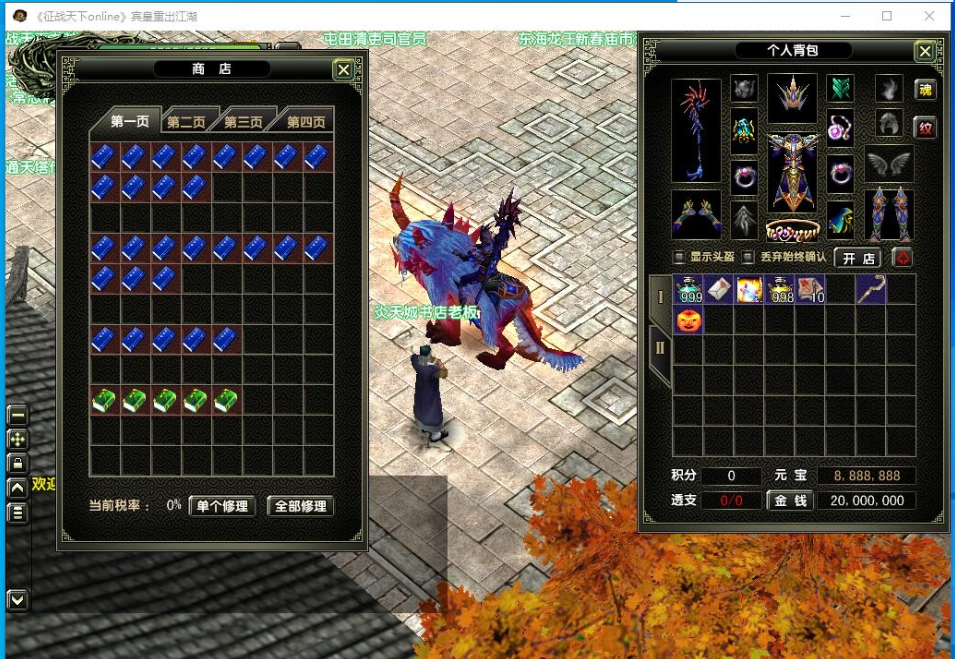Image resolution: width=955 pixels, height=659 pixels.
Task: Click the padlock icon on the chat sidebar
Action: click(17, 463)
